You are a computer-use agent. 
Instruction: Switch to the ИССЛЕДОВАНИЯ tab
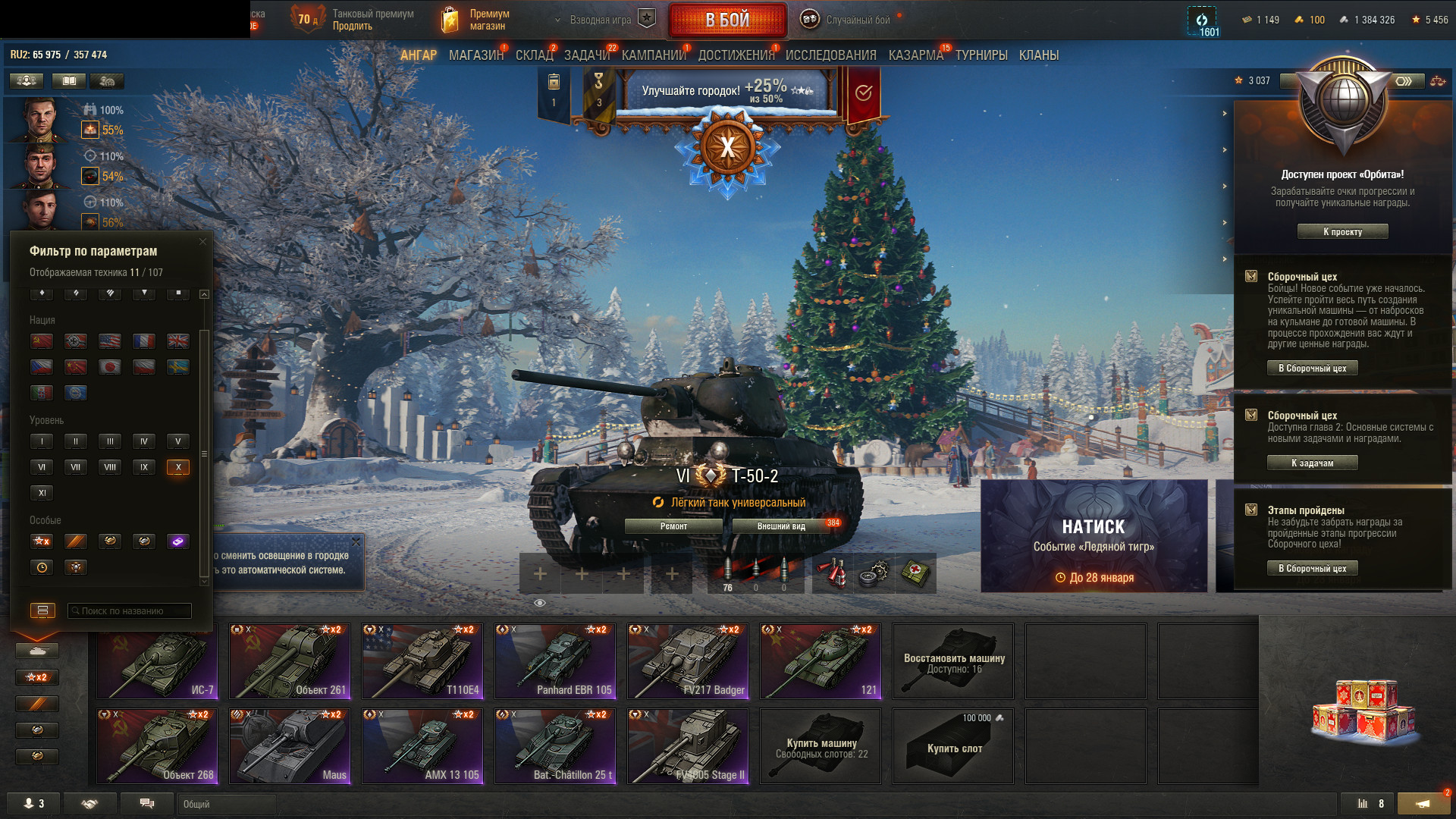coord(830,55)
